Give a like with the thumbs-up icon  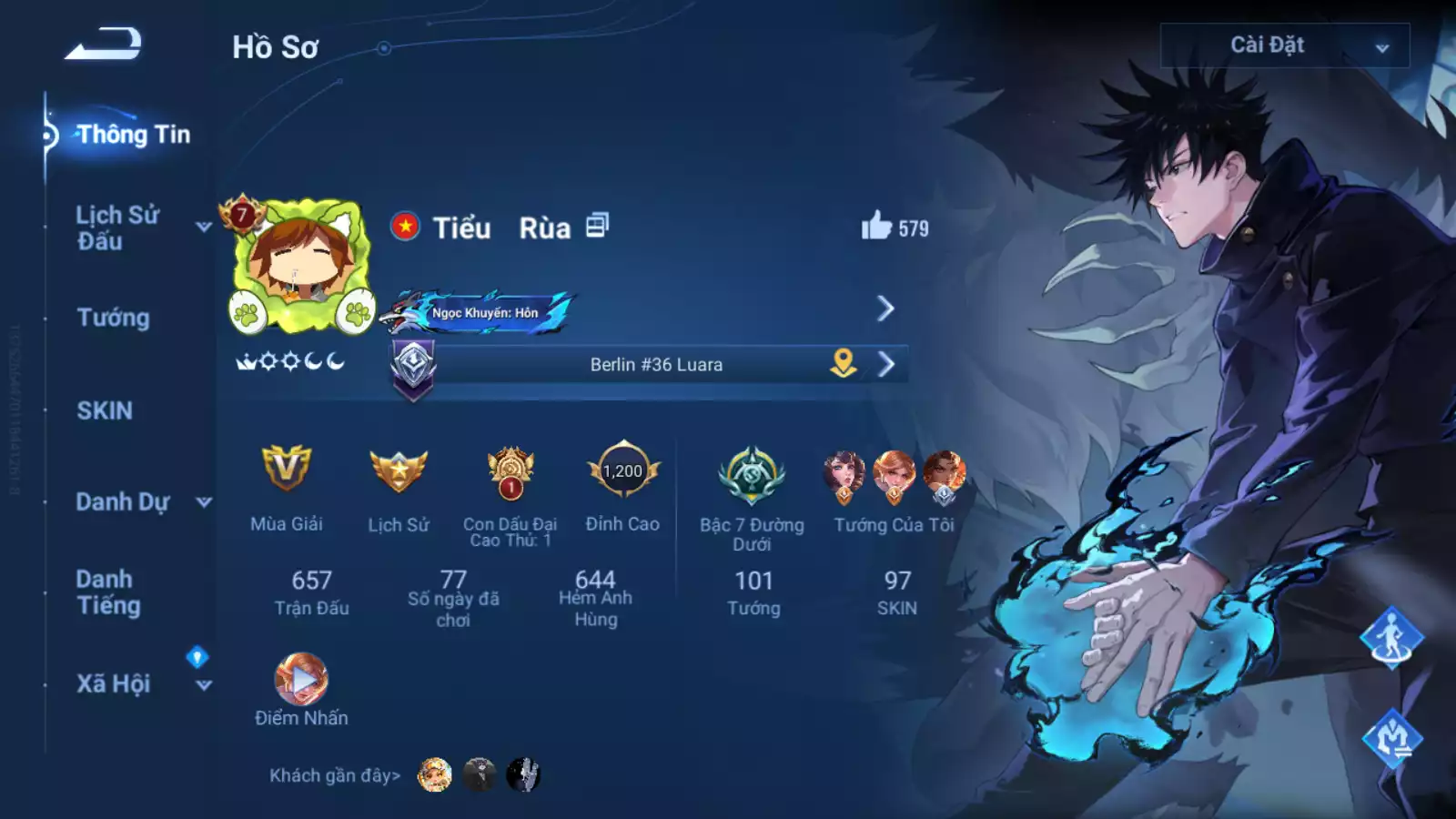(876, 226)
